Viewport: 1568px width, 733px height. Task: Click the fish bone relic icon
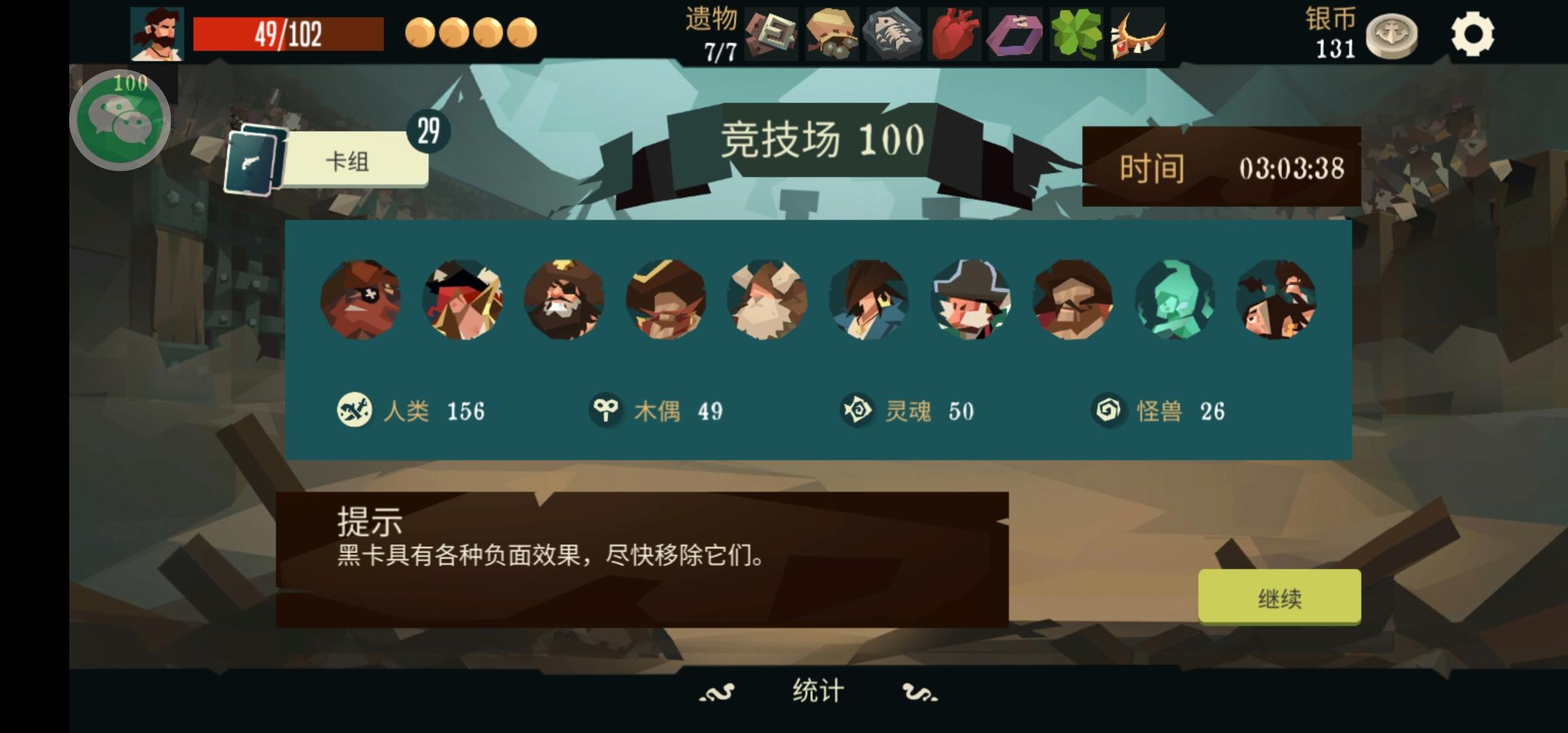click(892, 33)
